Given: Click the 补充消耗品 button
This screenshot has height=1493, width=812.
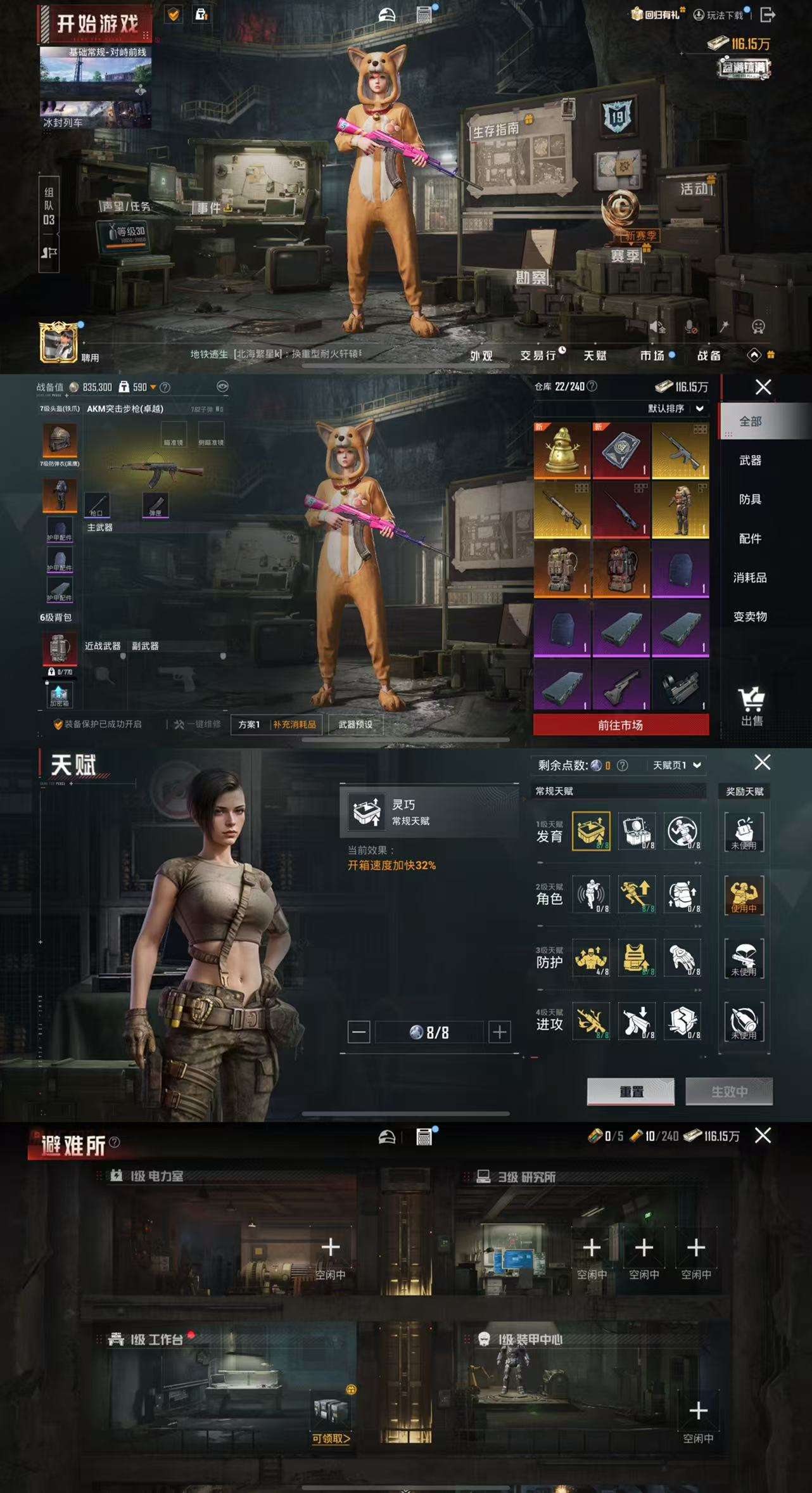Looking at the screenshot, I should (x=295, y=724).
